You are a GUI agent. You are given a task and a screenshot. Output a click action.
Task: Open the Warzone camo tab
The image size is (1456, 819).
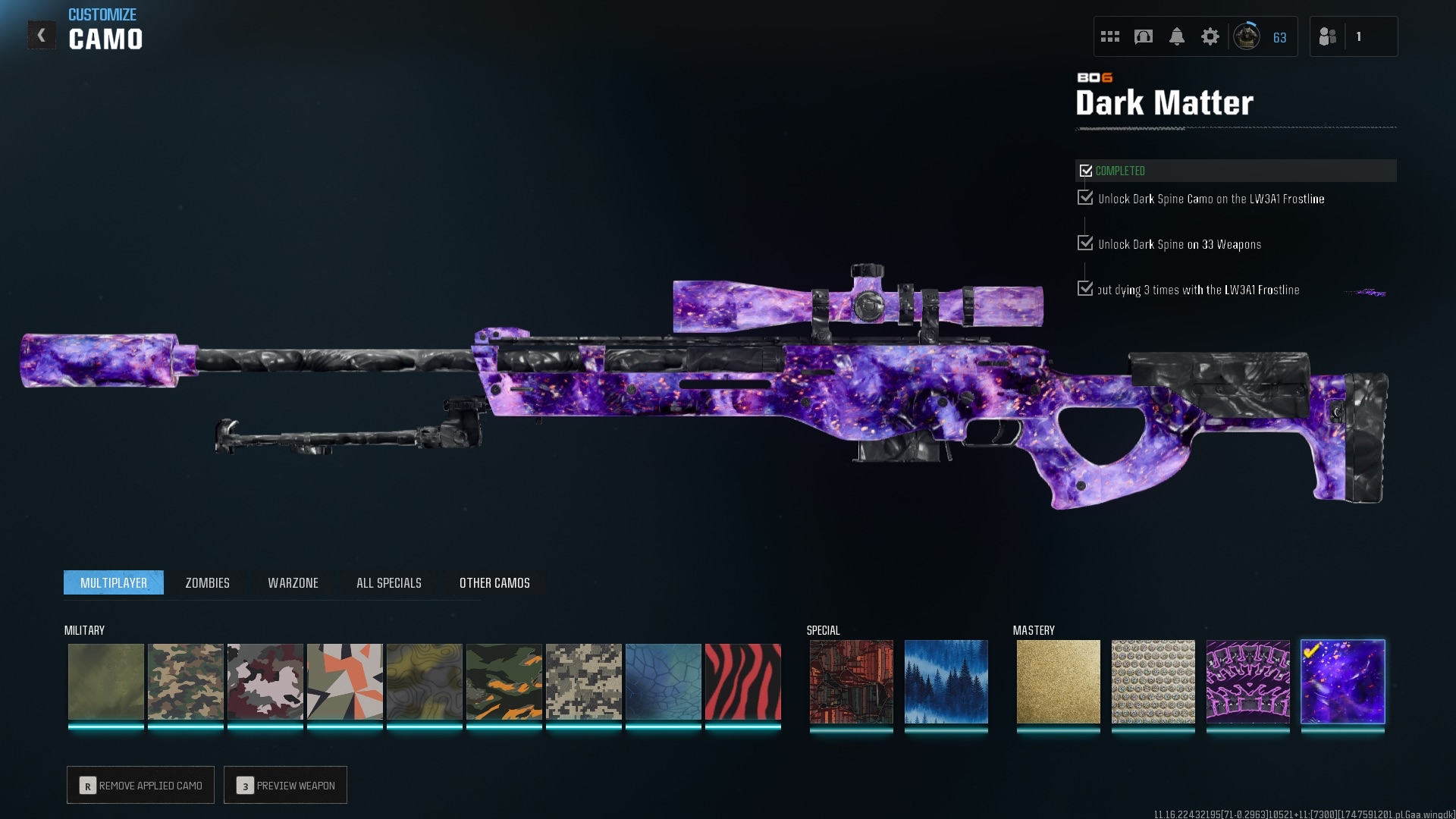[293, 582]
